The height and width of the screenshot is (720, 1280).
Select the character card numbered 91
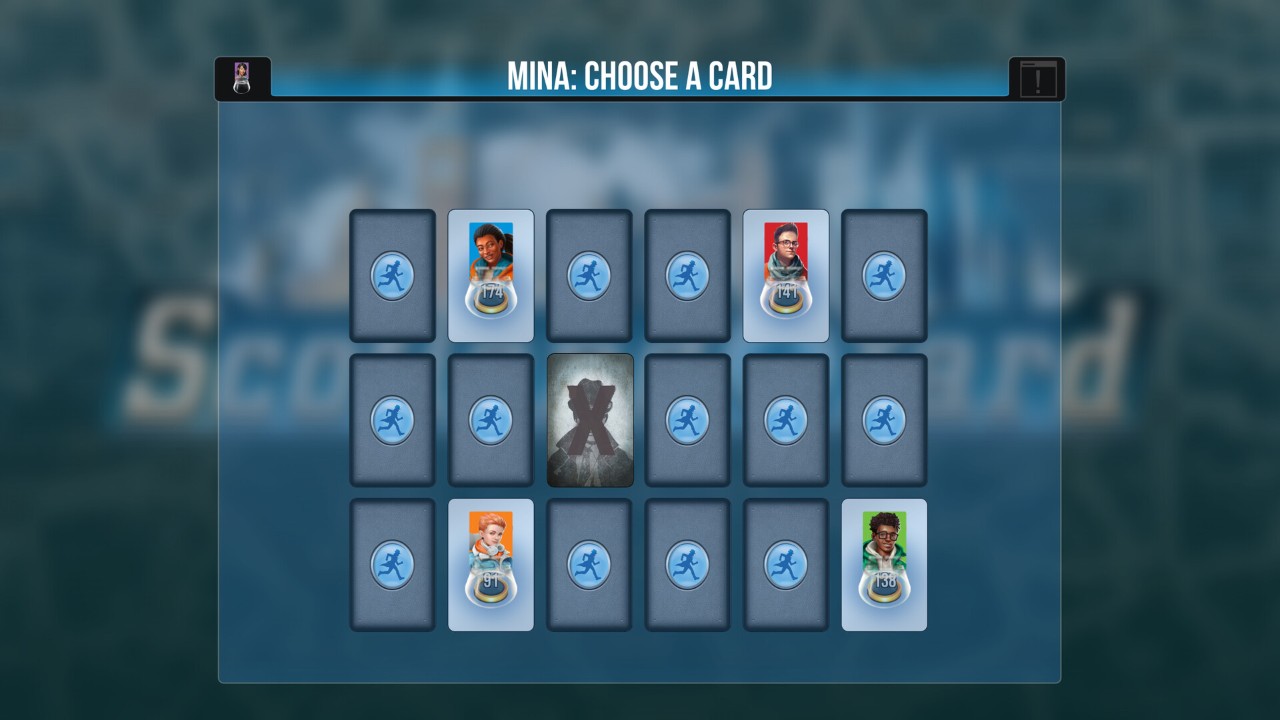pos(490,565)
